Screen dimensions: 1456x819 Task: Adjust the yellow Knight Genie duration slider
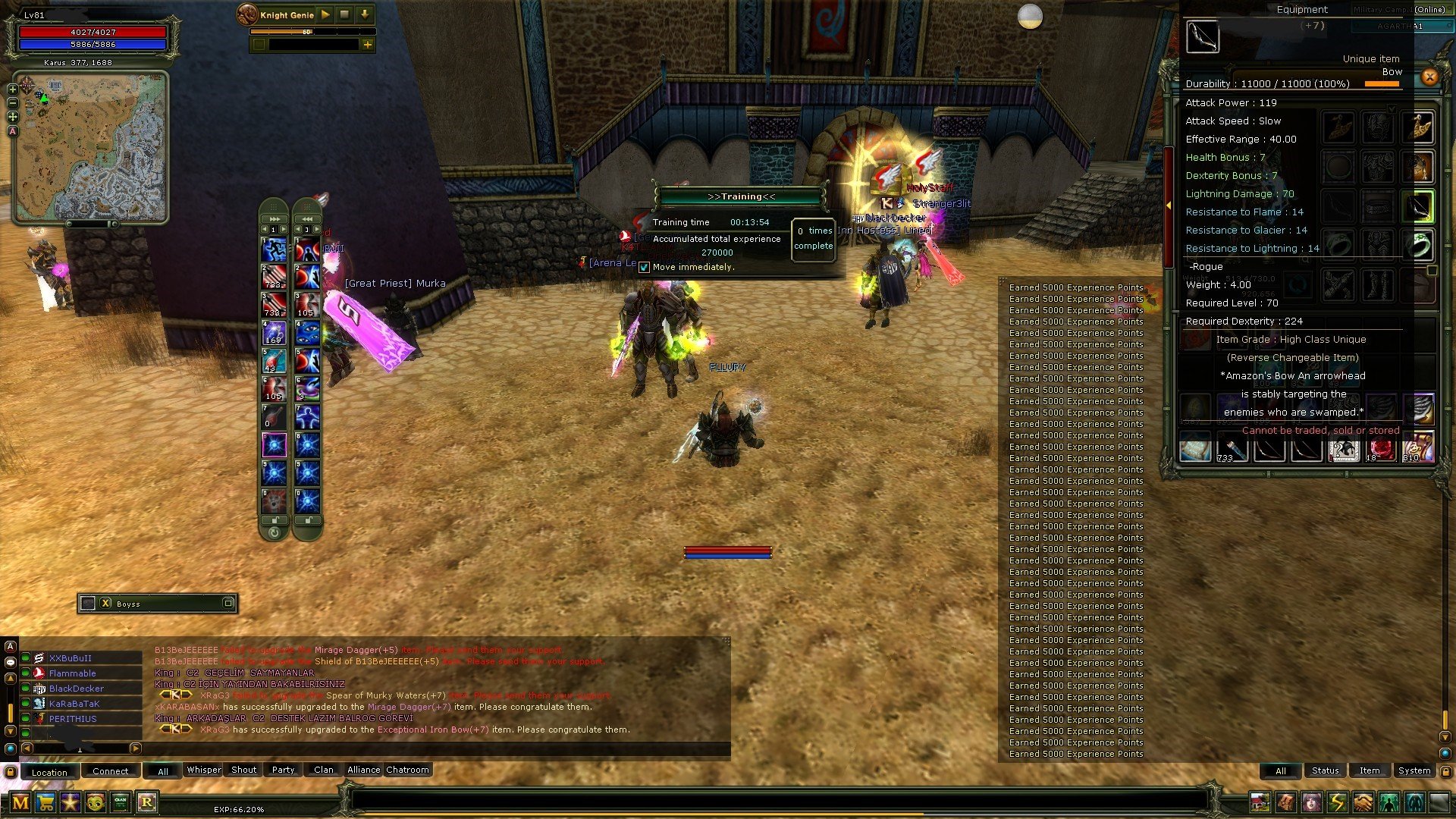(x=306, y=32)
